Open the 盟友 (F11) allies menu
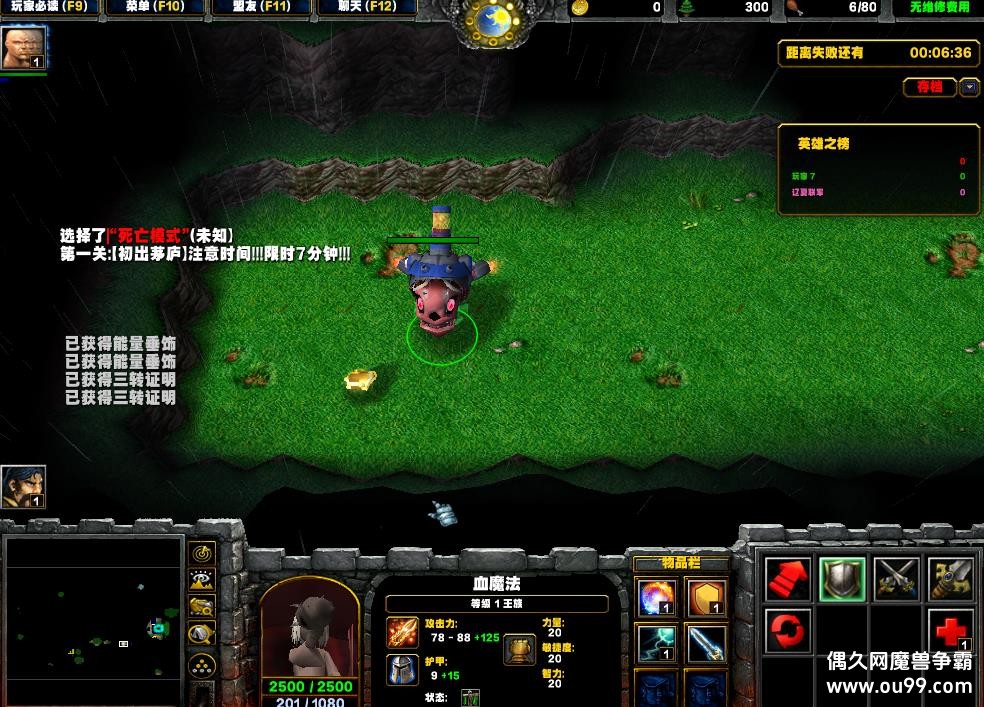 (261, 7)
